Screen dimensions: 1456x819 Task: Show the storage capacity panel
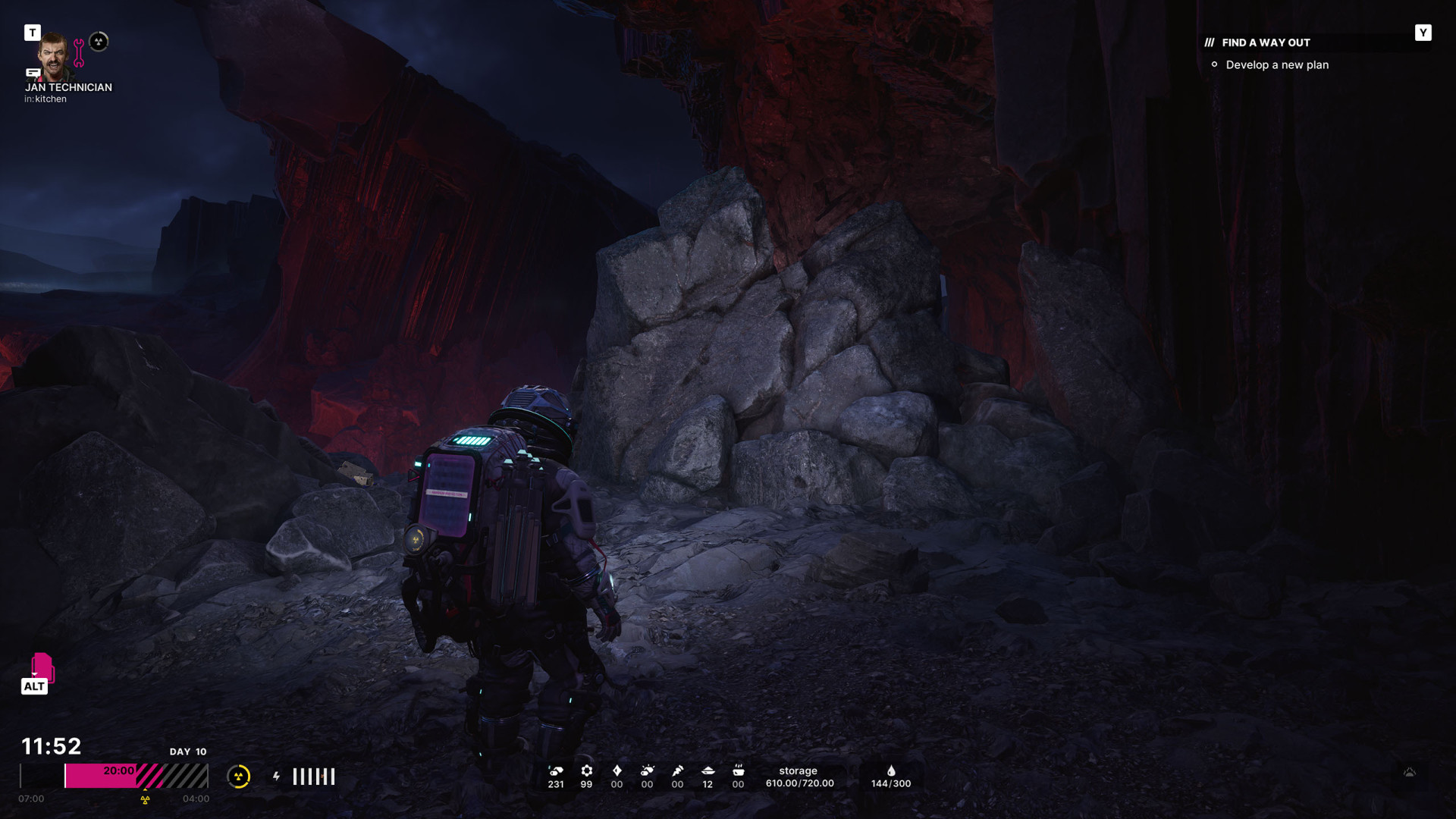tap(799, 777)
